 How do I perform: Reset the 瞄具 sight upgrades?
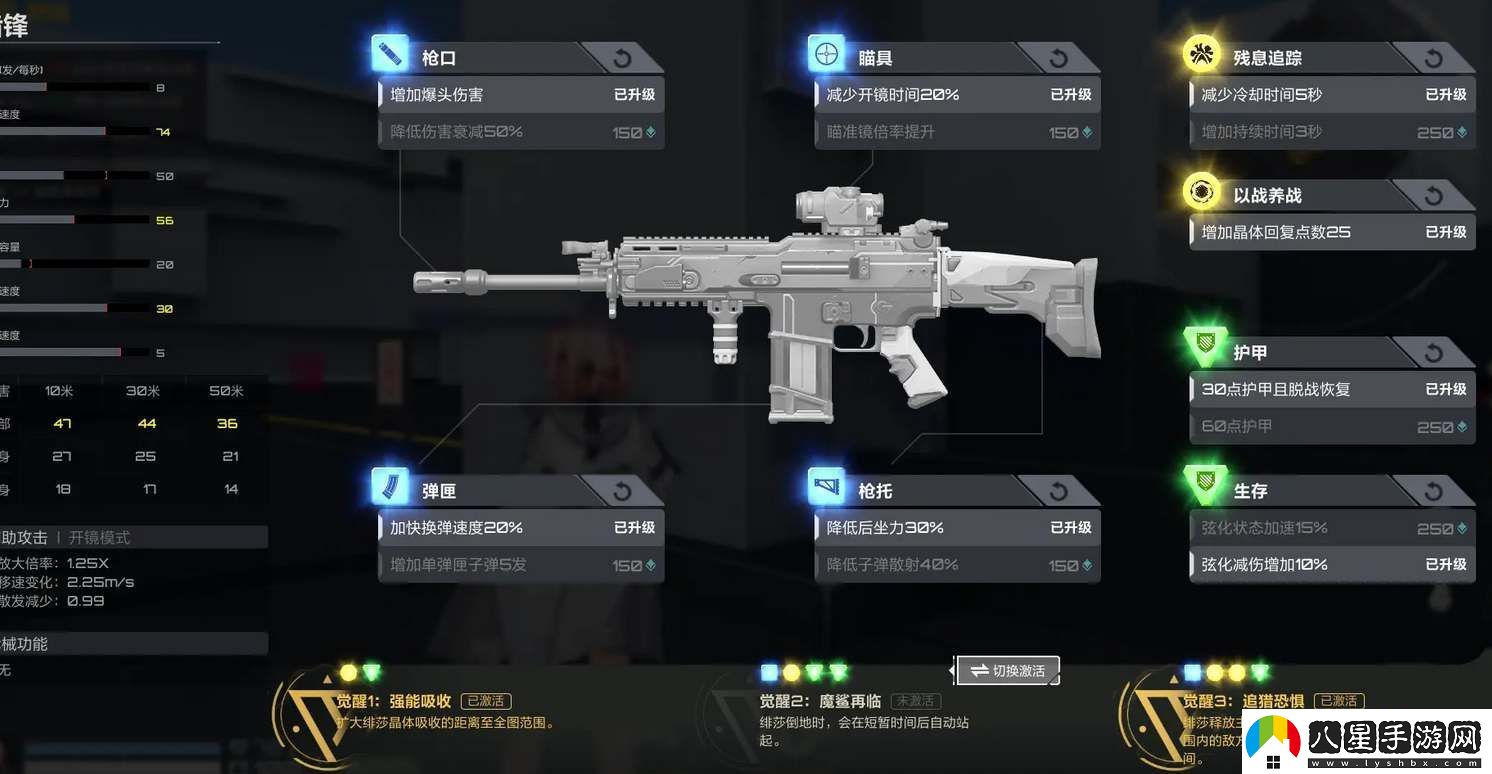point(1058,58)
